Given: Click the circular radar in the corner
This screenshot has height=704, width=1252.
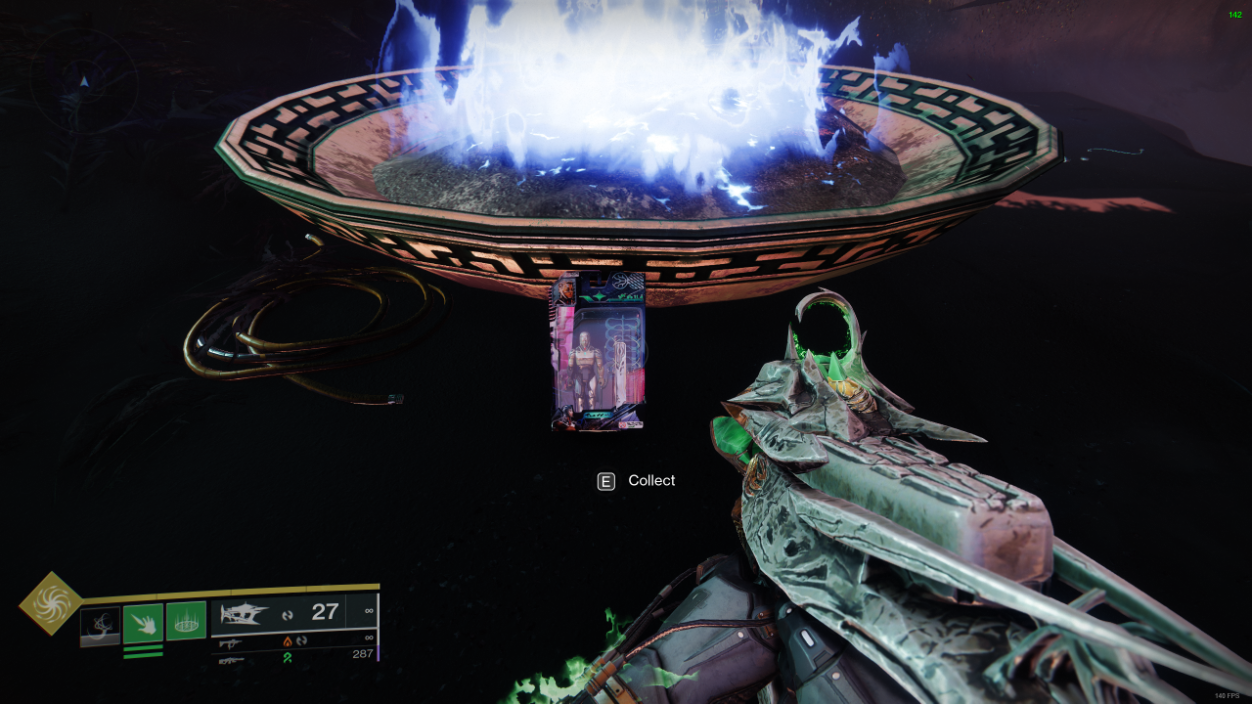Looking at the screenshot, I should [x=84, y=80].
